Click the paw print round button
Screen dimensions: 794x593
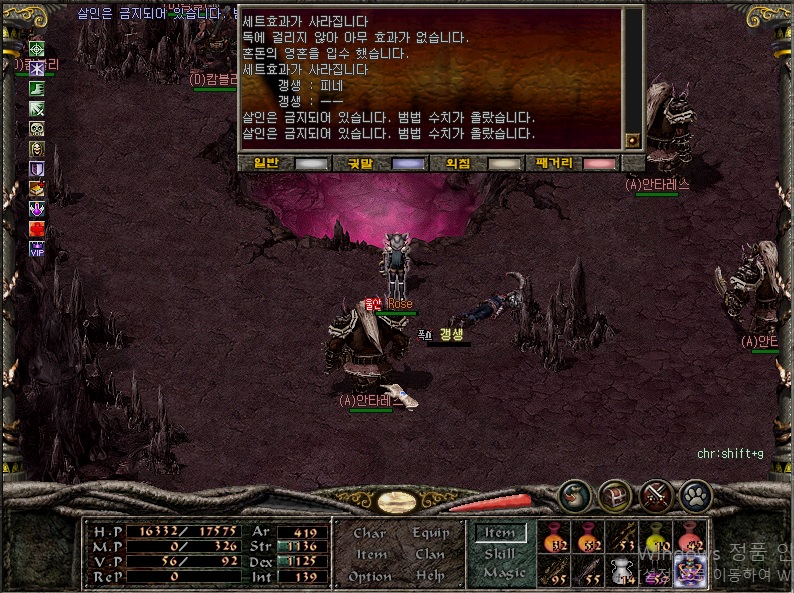pyautogui.click(x=695, y=494)
